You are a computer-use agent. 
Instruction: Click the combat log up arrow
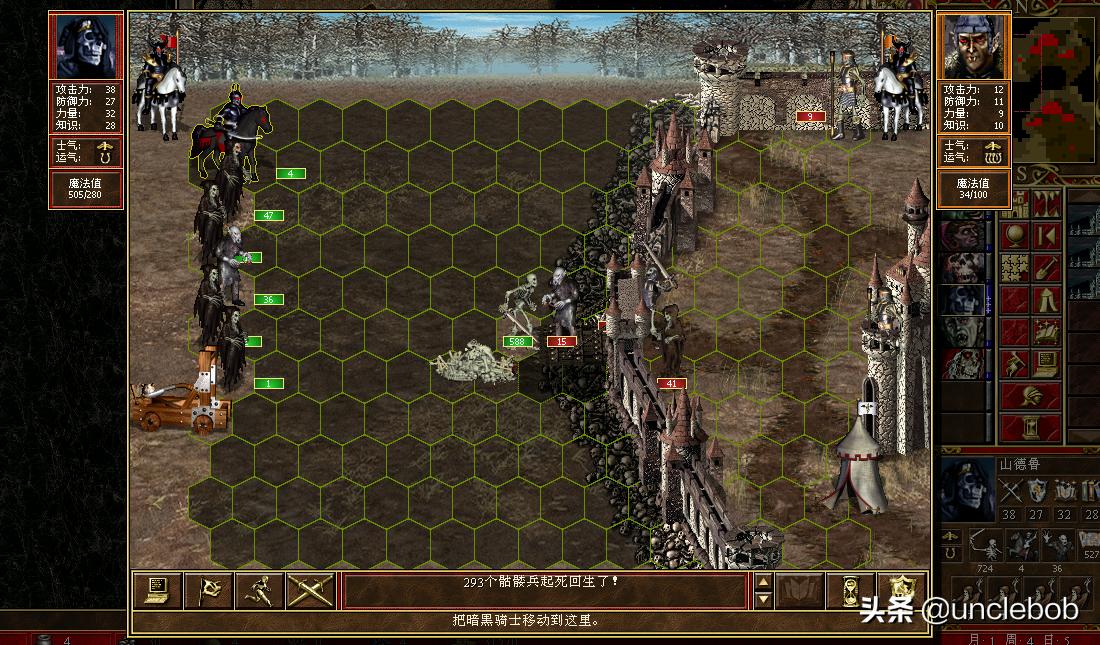click(763, 582)
